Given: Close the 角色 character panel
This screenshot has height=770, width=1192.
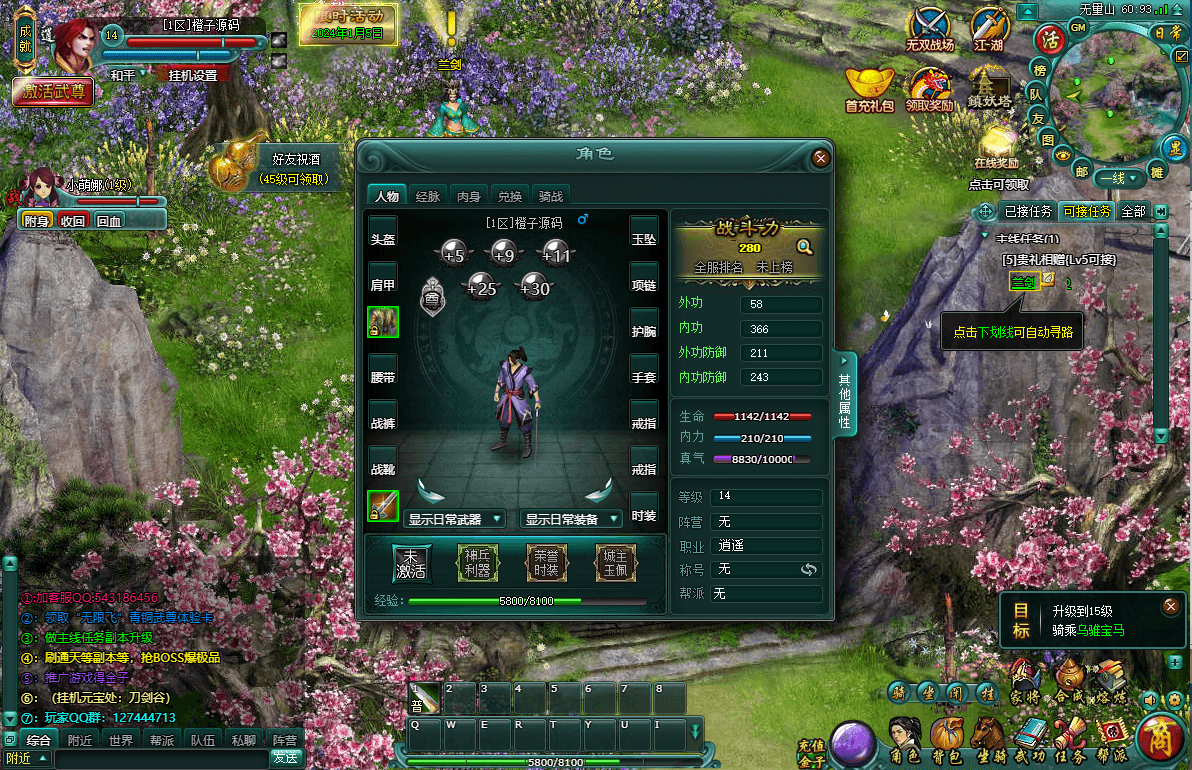Looking at the screenshot, I should [x=820, y=157].
